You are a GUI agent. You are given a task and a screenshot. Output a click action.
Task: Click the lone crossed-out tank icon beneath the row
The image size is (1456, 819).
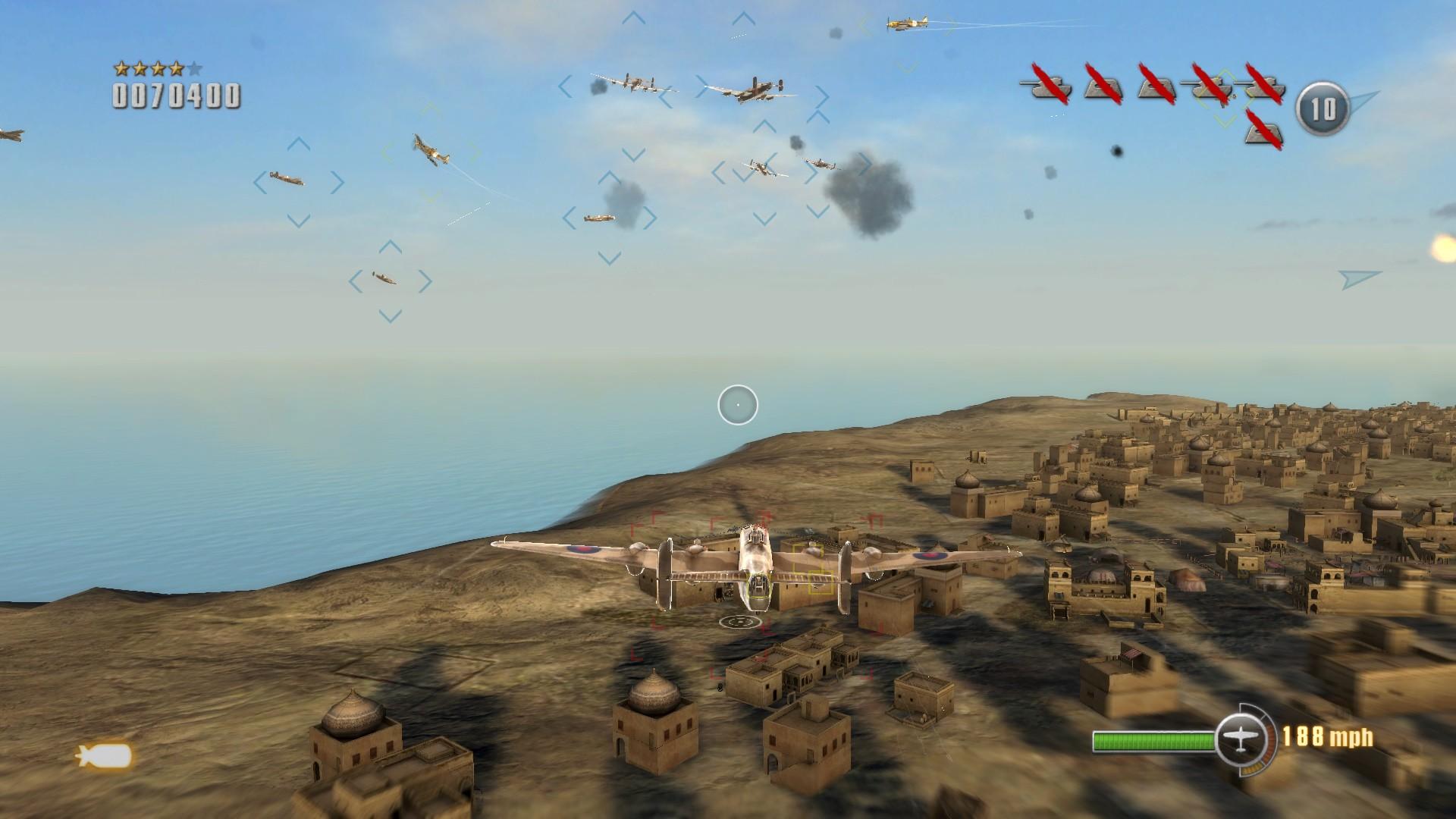[1263, 132]
